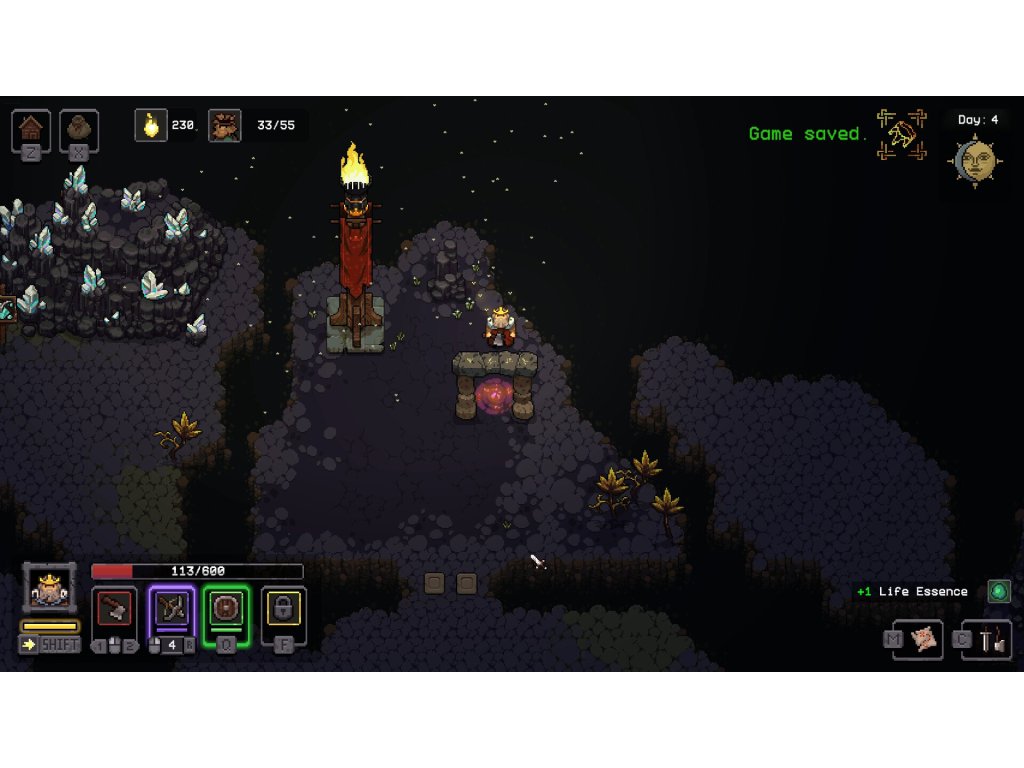The width and height of the screenshot is (1024, 768).
Task: Click the flame currency icon
Action: pos(151,125)
